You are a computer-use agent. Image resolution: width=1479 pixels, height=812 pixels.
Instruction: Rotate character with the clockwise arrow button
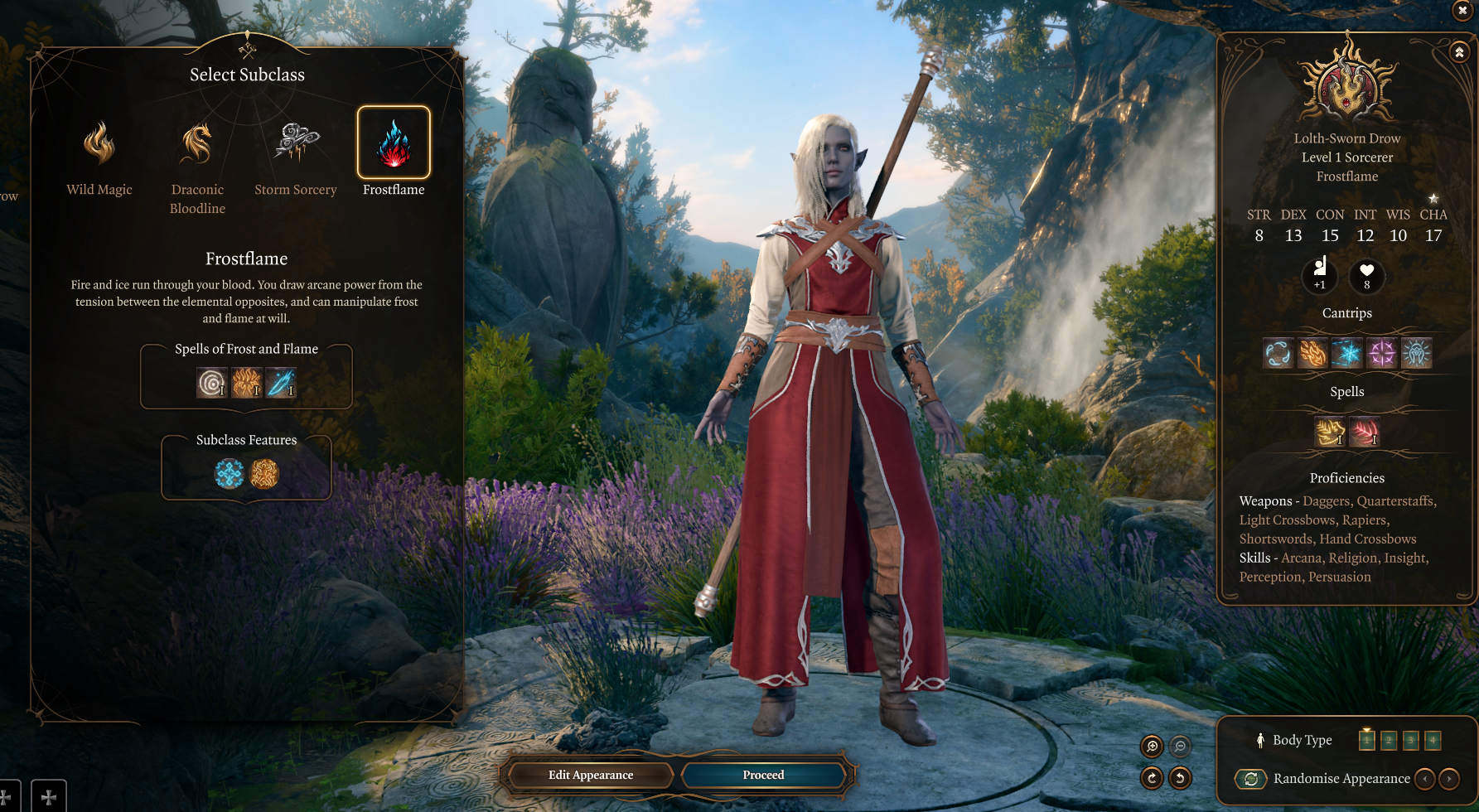click(1152, 778)
